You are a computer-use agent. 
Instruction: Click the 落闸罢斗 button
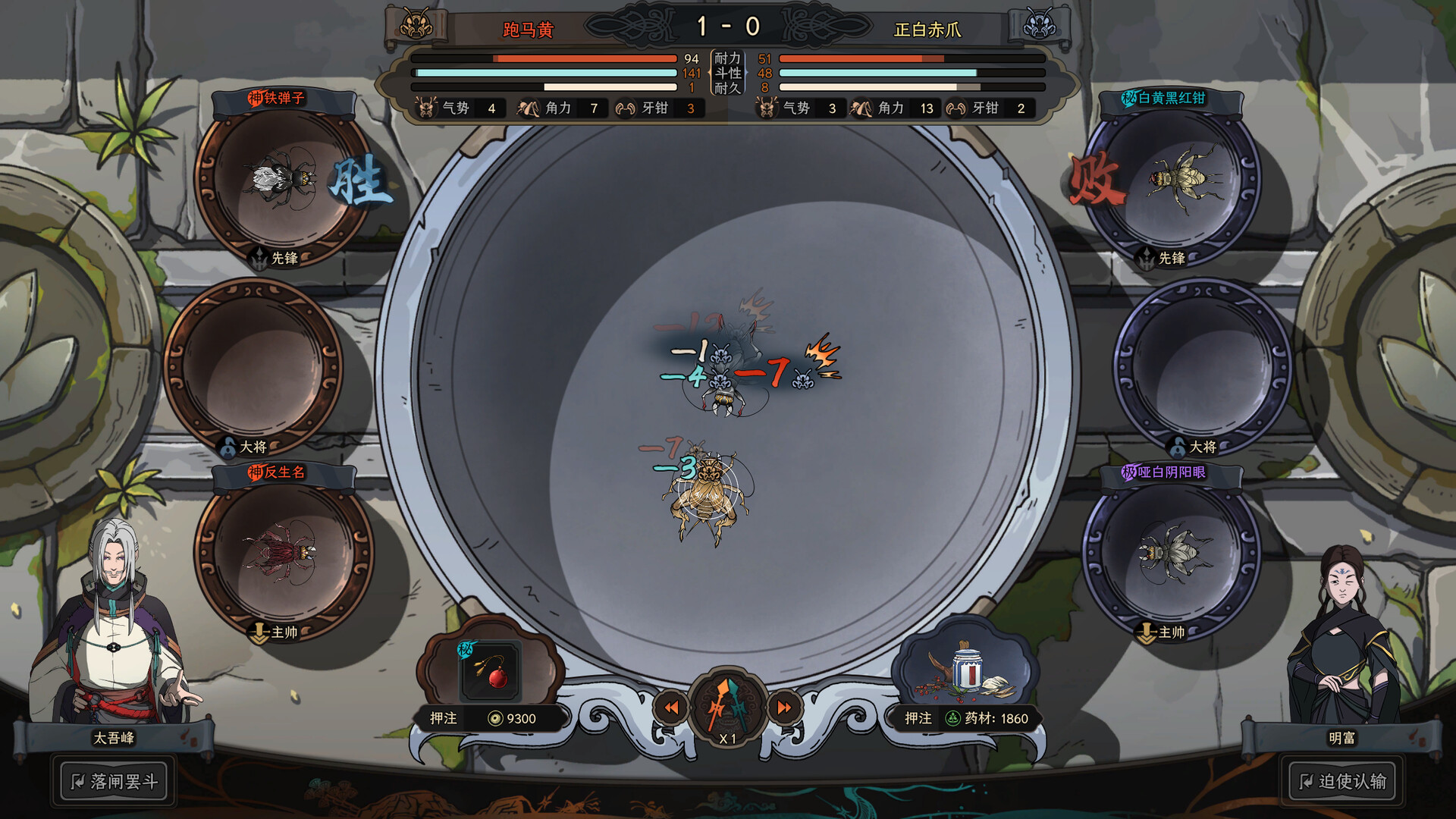114,781
